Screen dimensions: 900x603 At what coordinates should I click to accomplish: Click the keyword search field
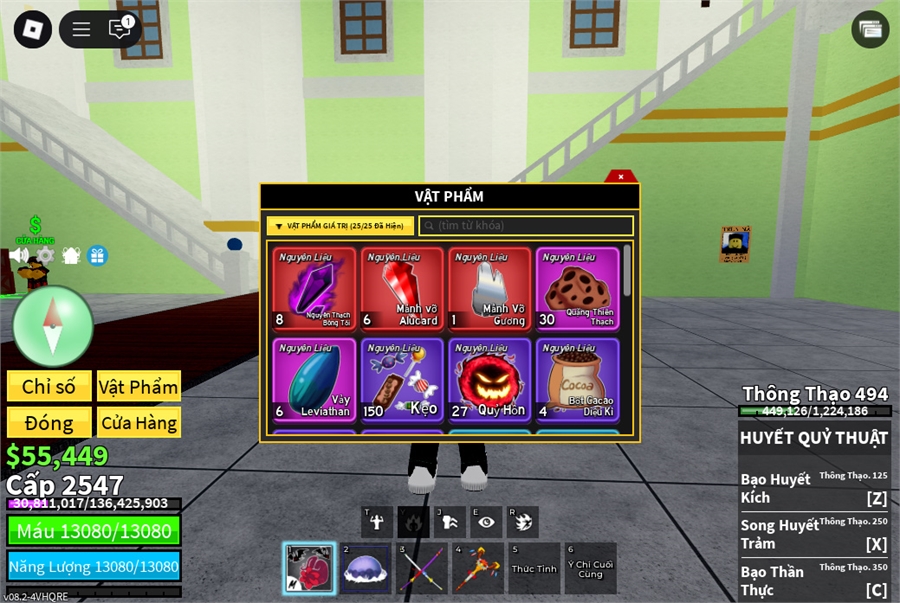click(526, 226)
